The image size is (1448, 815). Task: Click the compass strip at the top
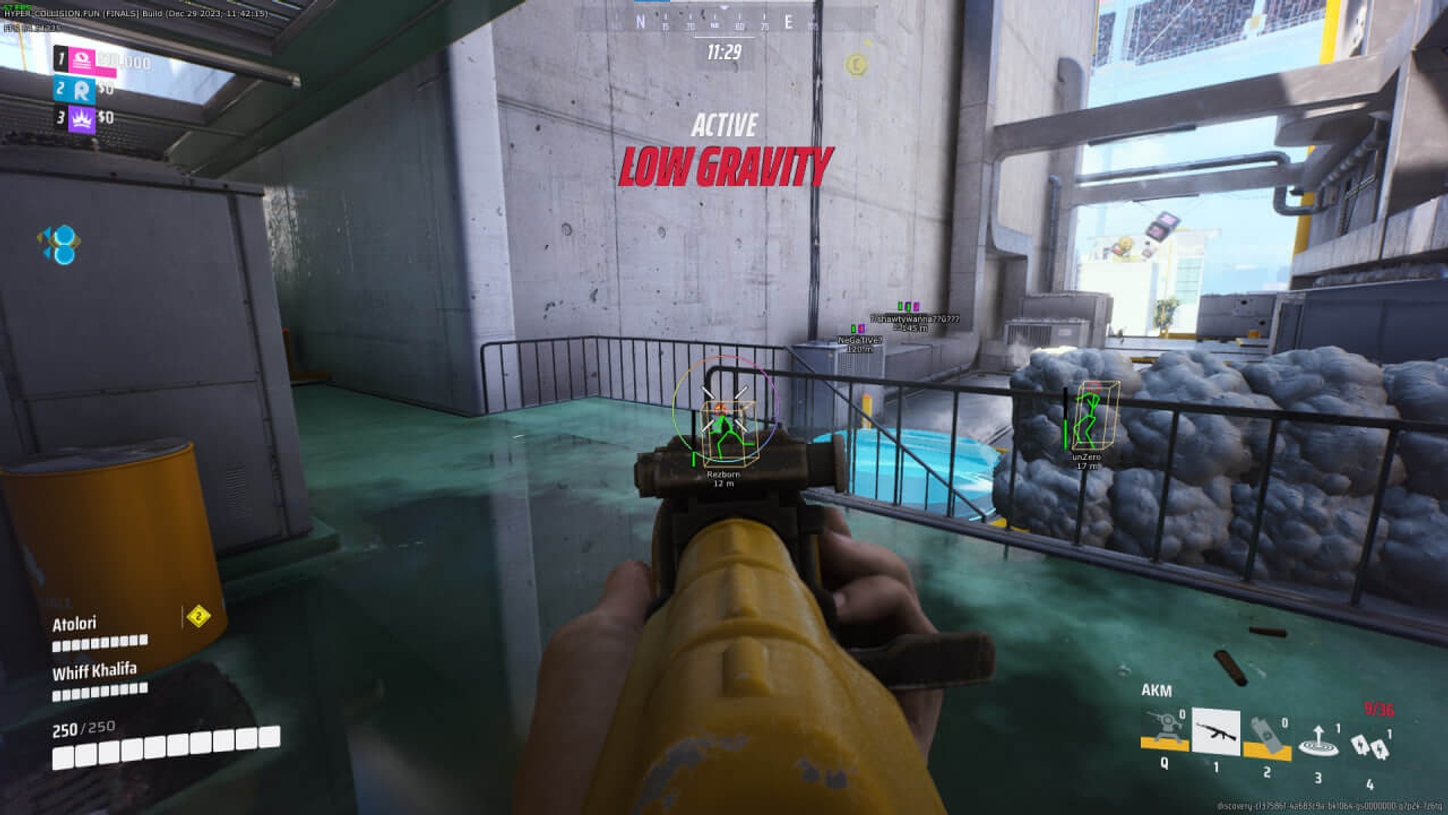coord(724,21)
